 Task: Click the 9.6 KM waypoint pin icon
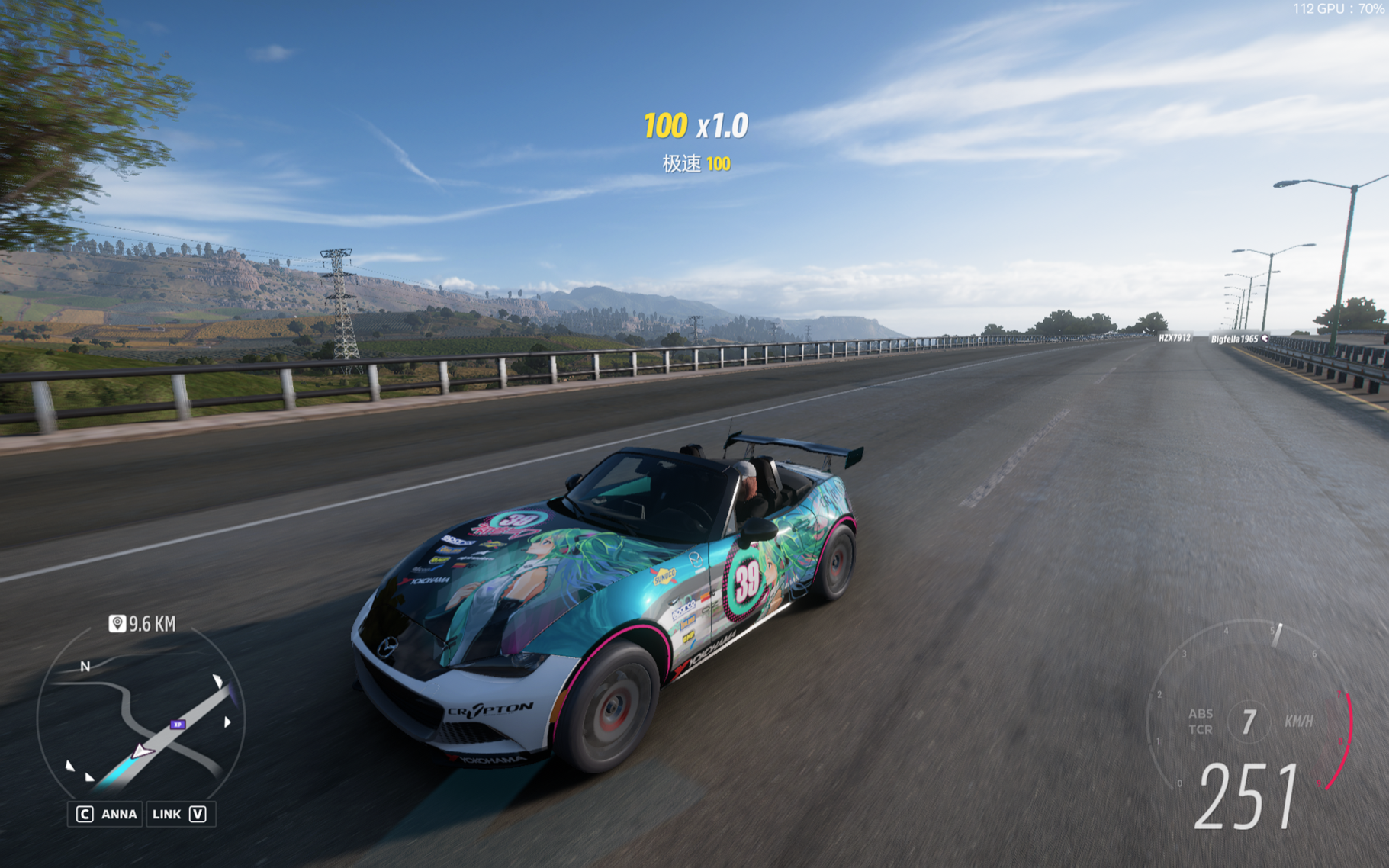(x=117, y=624)
